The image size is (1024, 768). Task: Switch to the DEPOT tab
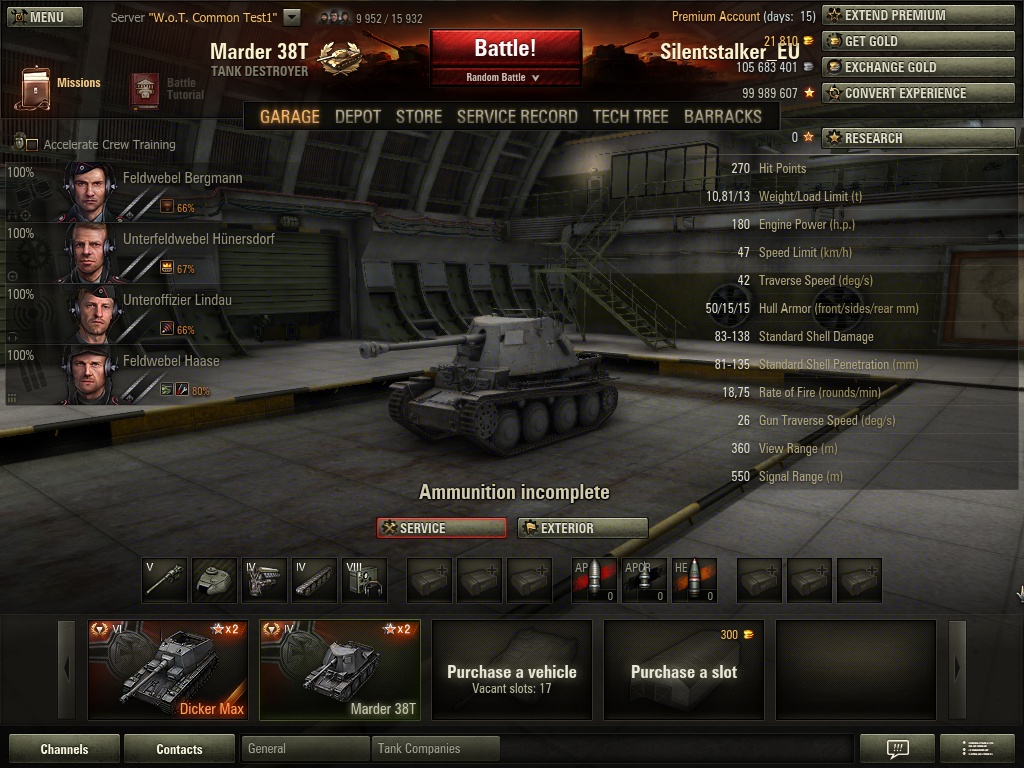357,116
